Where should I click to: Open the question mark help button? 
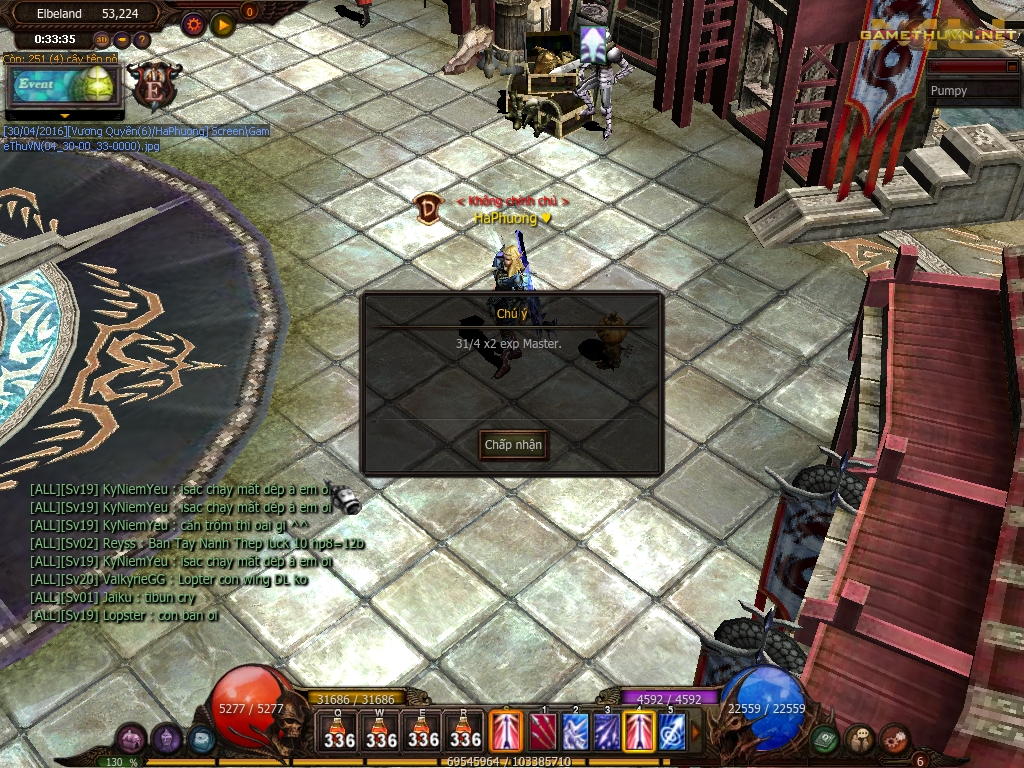tap(142, 40)
